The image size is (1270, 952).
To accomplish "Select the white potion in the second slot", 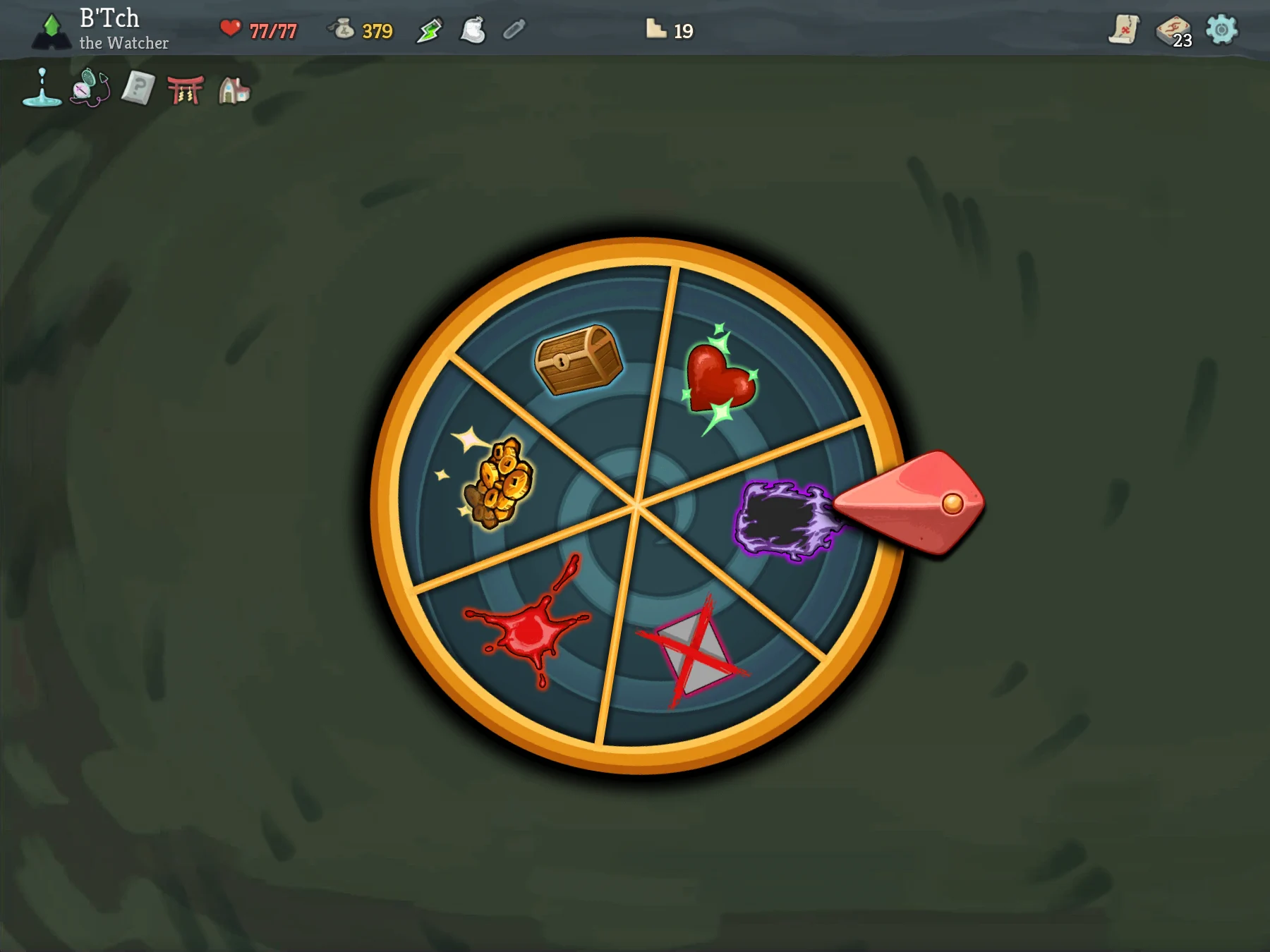I will [471, 30].
